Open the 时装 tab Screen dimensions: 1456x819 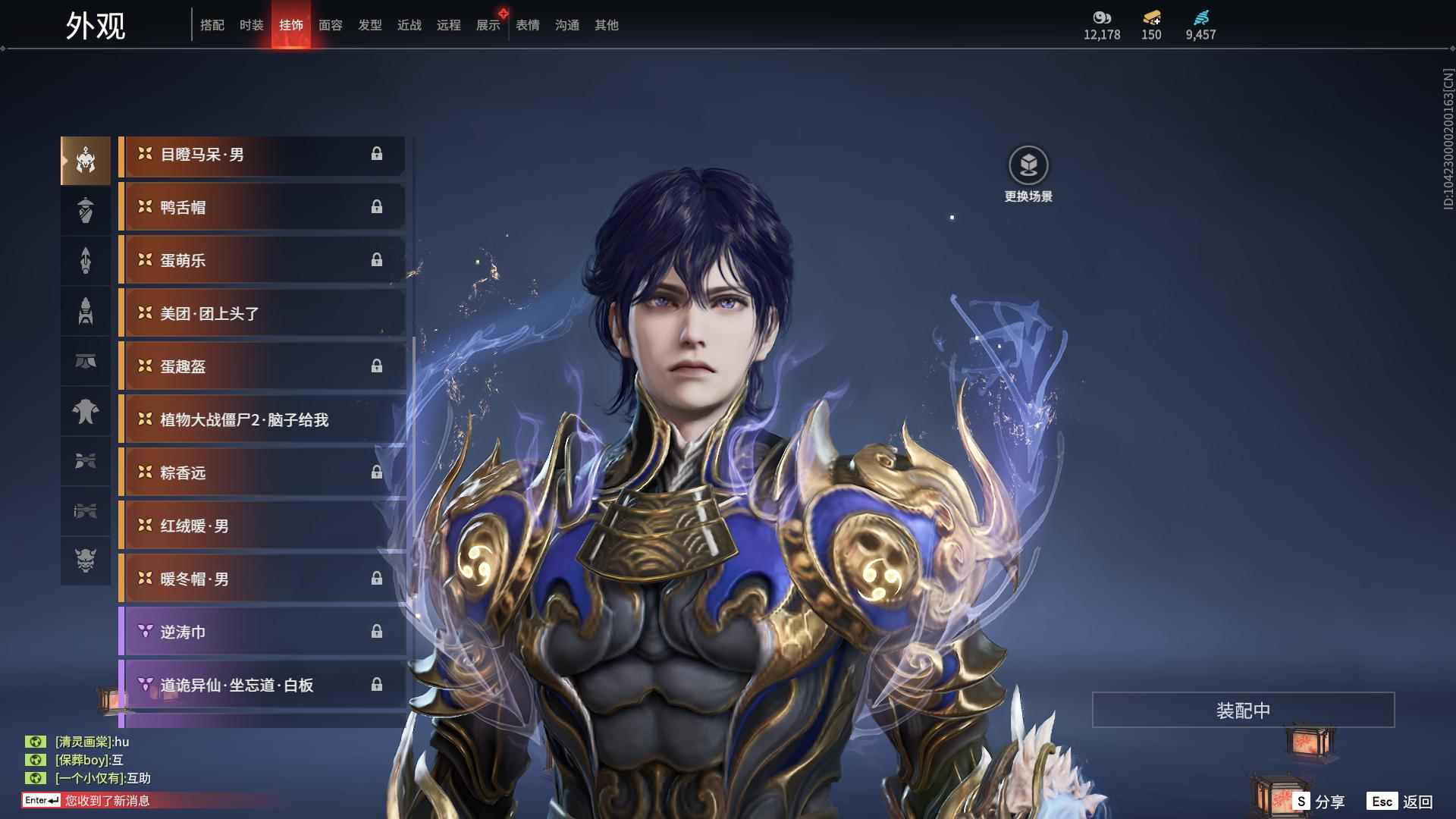click(252, 25)
